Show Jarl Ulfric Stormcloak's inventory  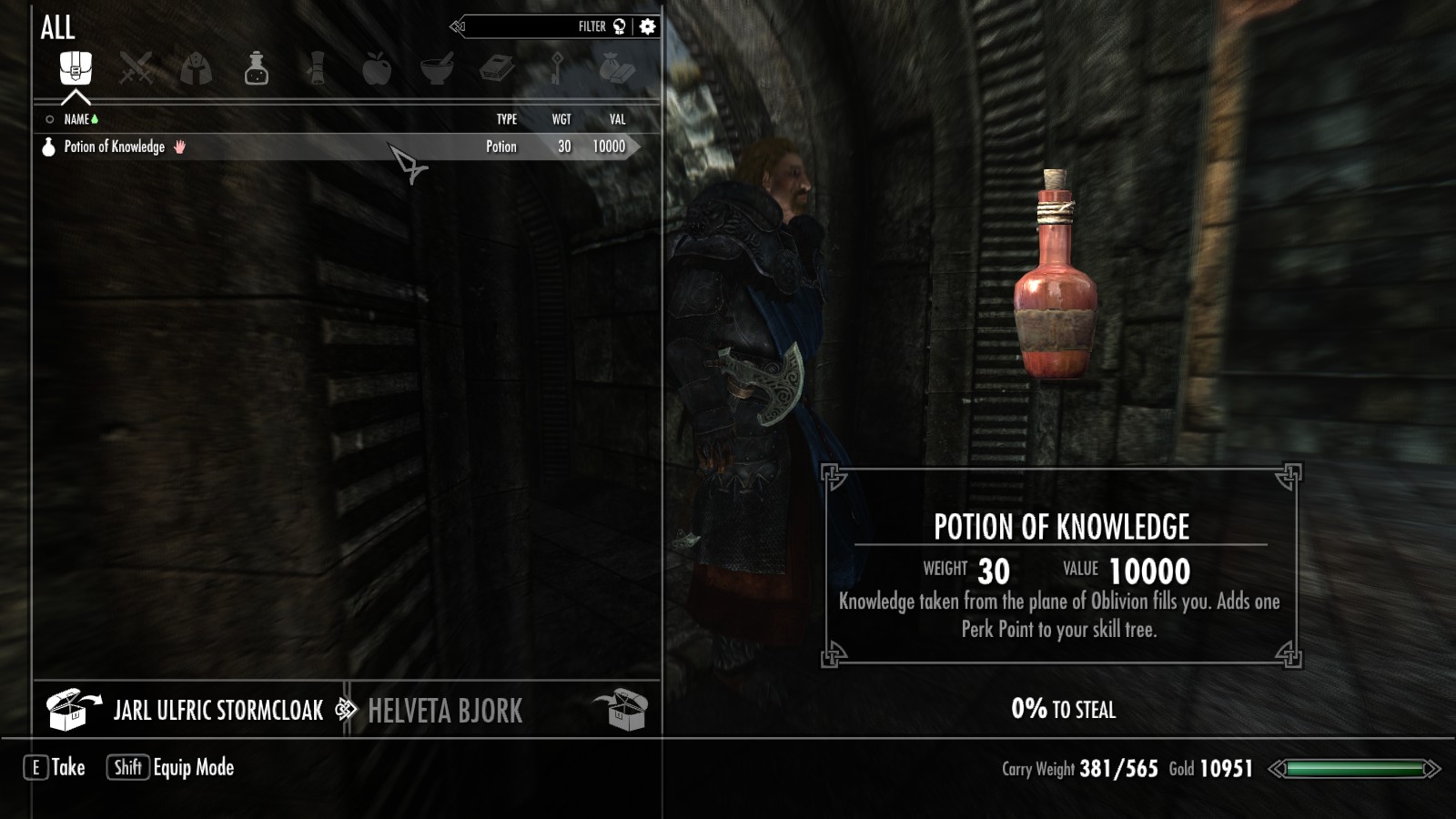tap(217, 711)
